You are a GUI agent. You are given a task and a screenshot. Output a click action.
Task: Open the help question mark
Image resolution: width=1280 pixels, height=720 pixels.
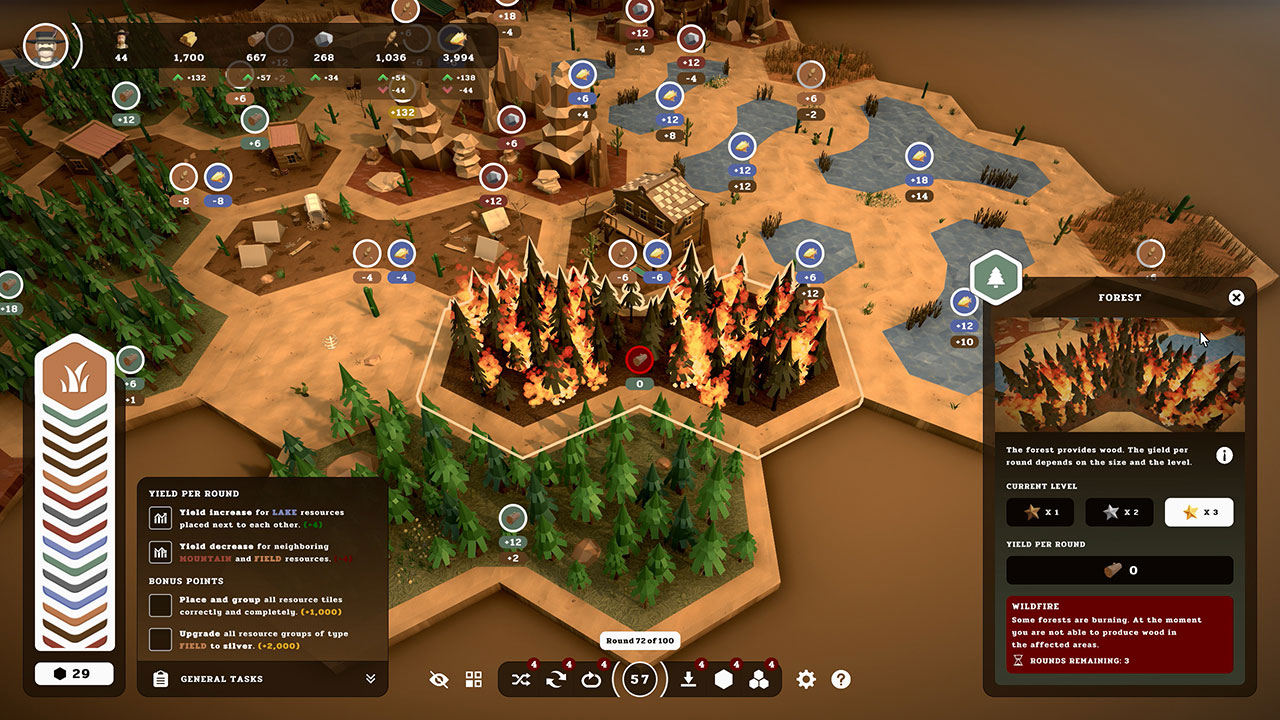841,679
